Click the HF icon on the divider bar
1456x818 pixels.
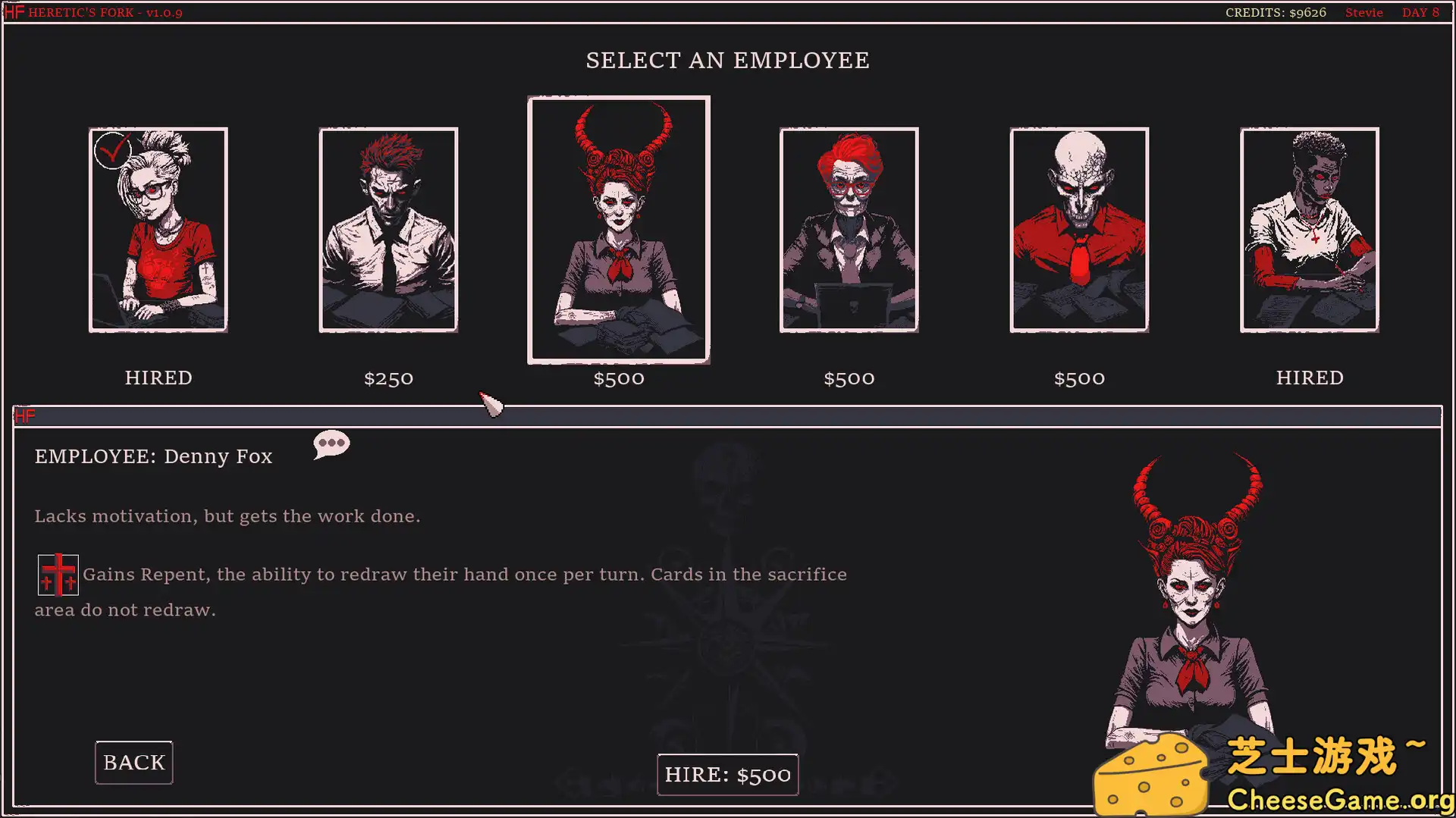click(25, 415)
